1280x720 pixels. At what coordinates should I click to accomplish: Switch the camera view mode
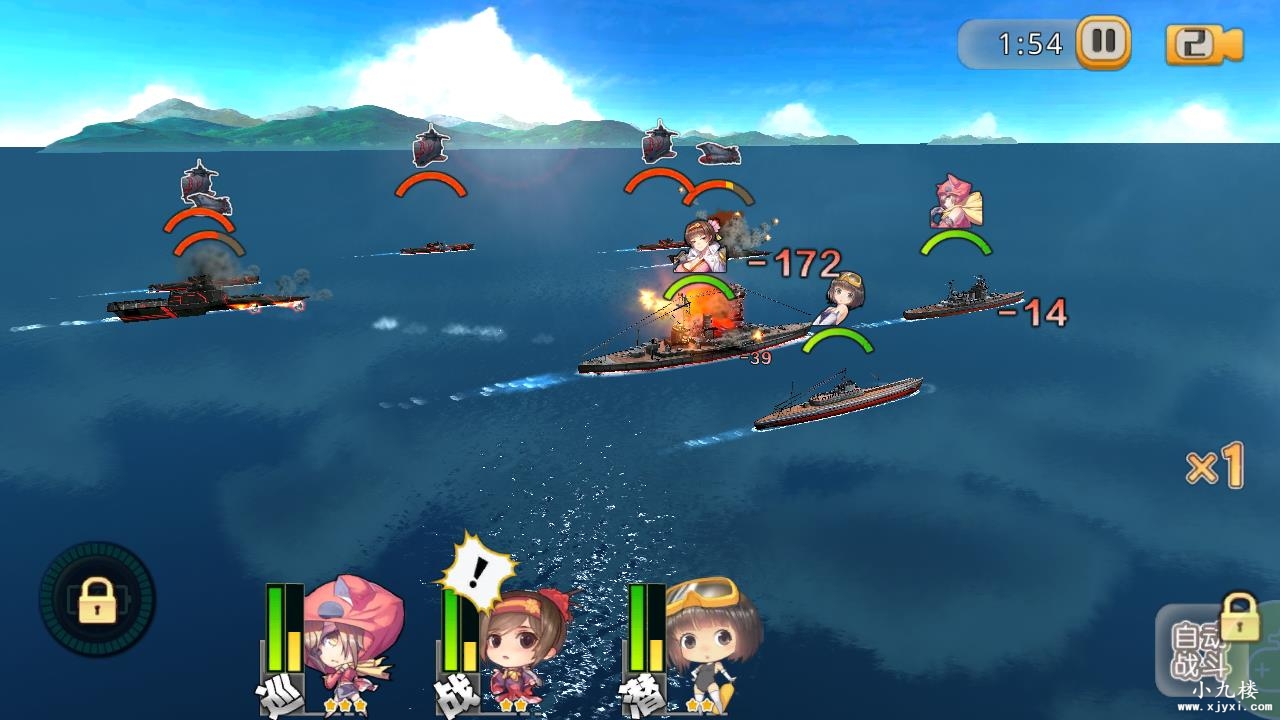pos(1203,45)
